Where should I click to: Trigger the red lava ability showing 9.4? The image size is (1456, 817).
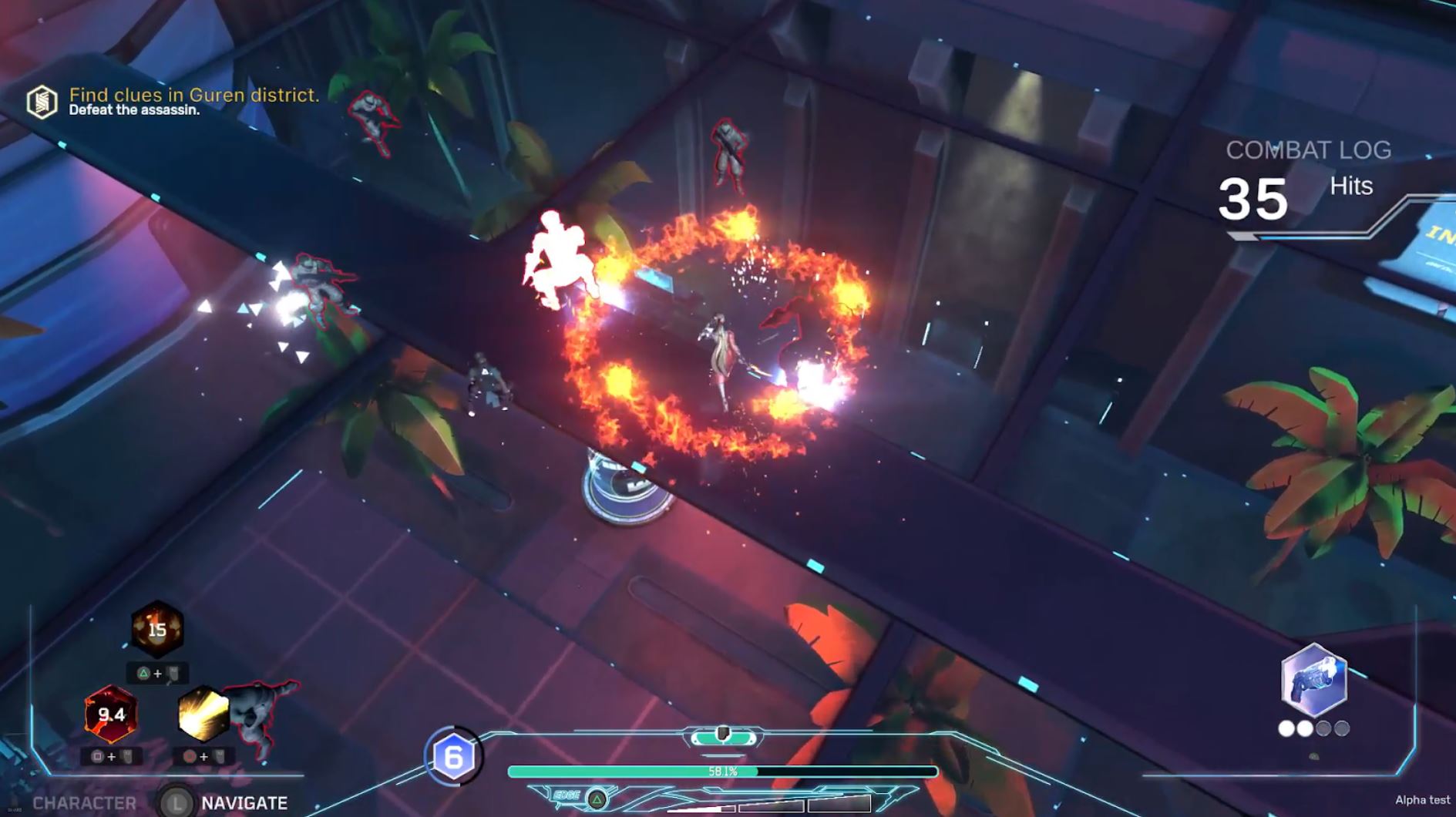point(111,714)
